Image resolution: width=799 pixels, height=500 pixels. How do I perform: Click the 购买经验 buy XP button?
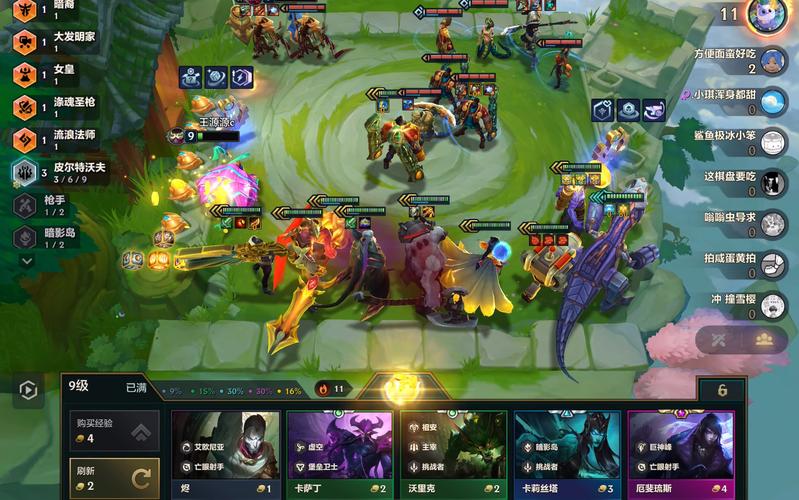113,431
